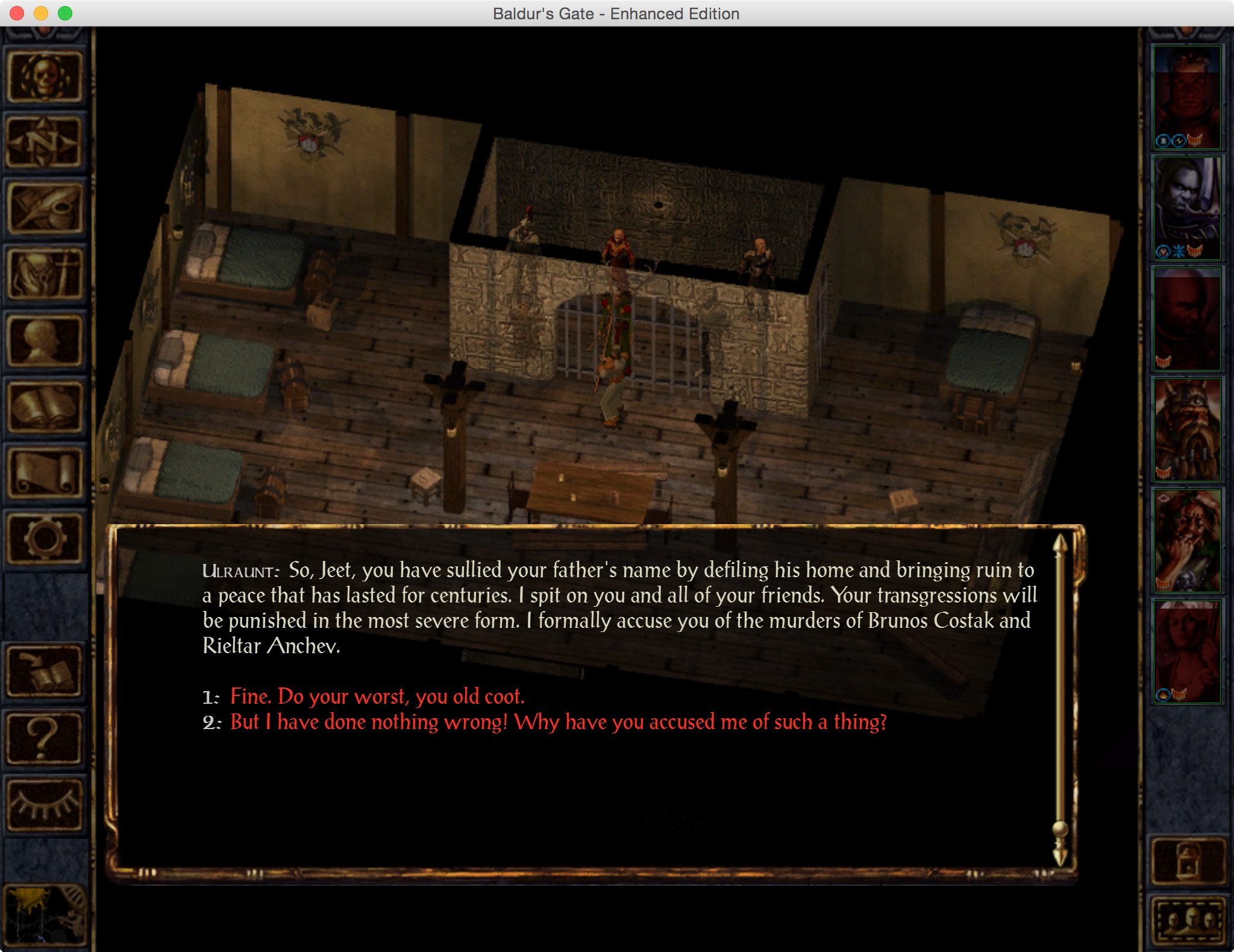The height and width of the screenshot is (952, 1234).
Task: Select the top party member portrait
Action: coord(1186,98)
